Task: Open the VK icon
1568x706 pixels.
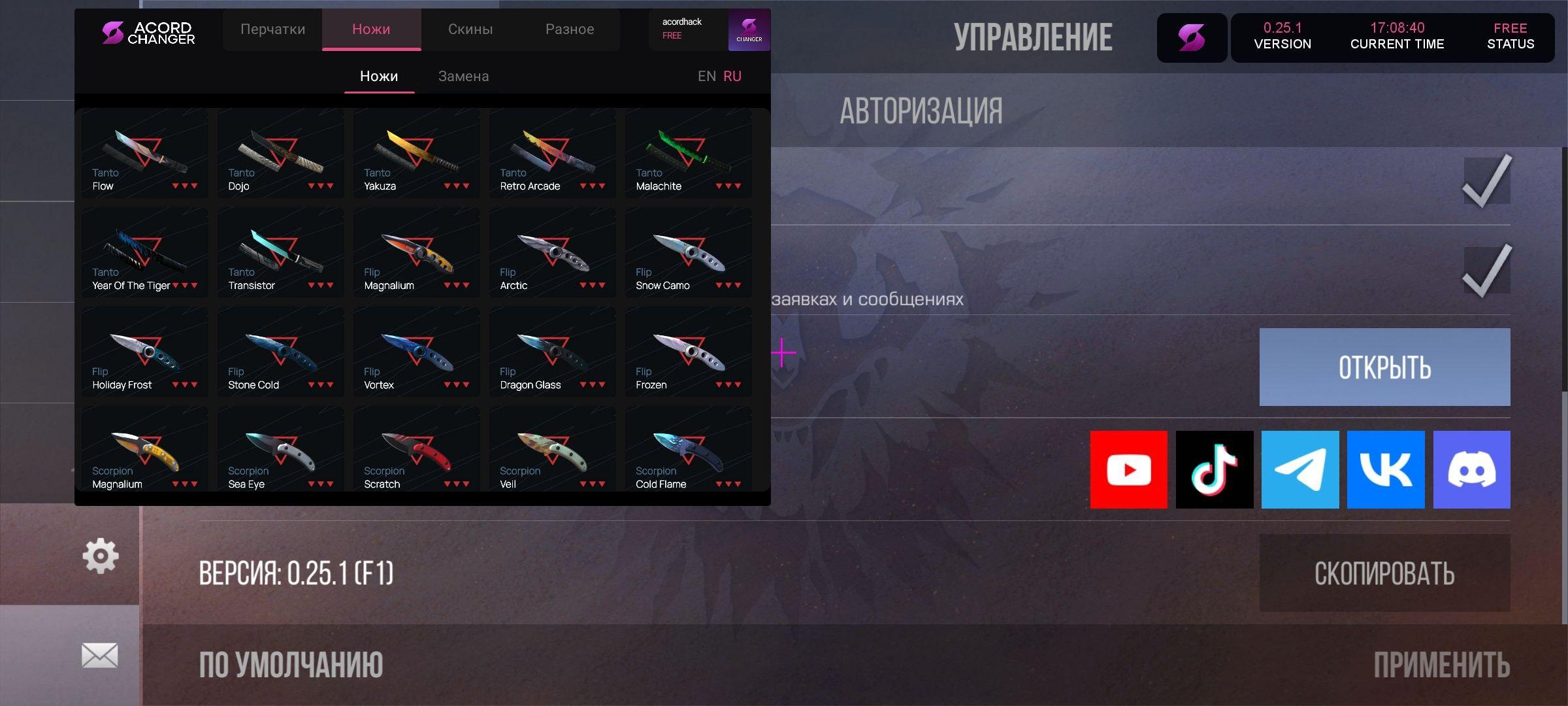Action: 1386,469
